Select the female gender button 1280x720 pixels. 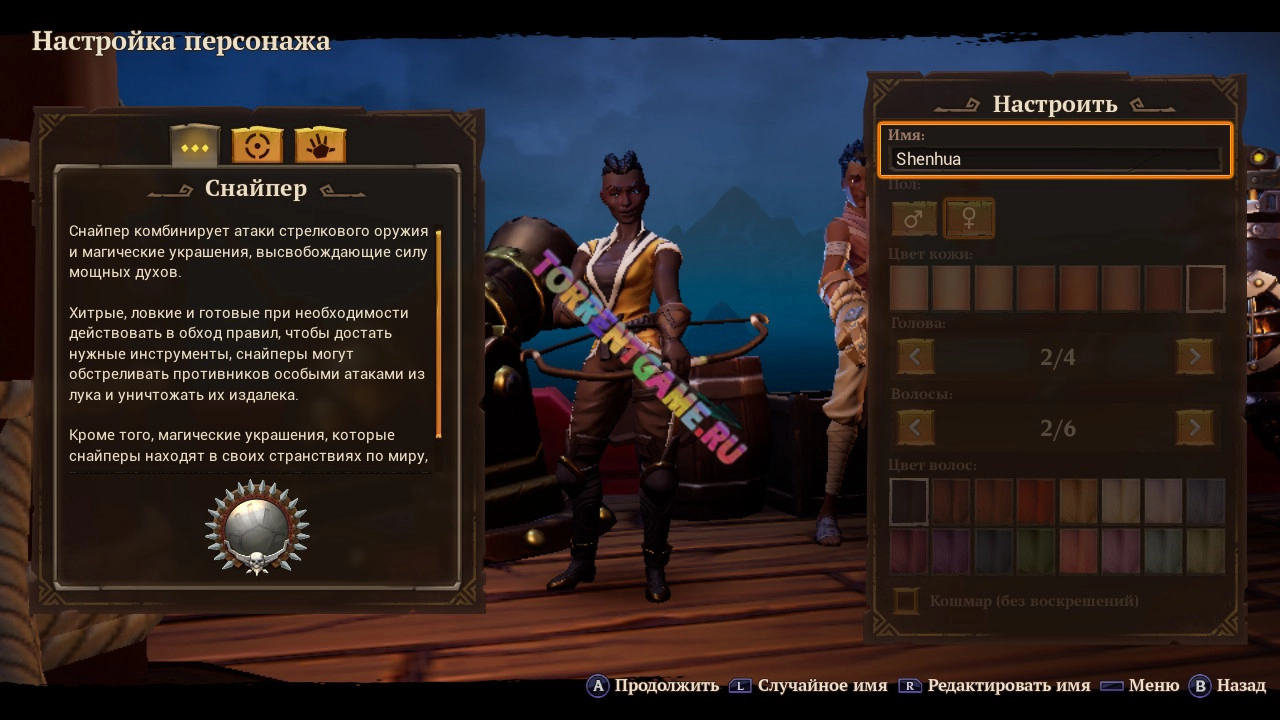point(968,218)
